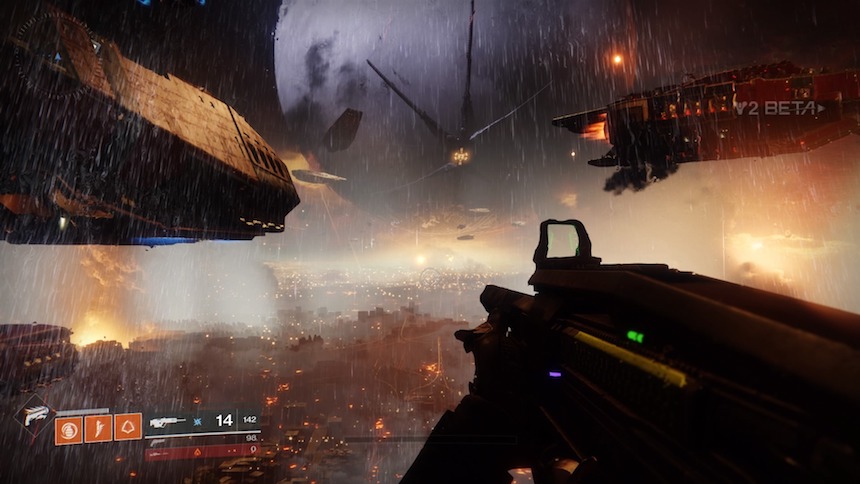This screenshot has height=484, width=860.
Task: Use the orange grenade ability icon
Action: (x=68, y=428)
